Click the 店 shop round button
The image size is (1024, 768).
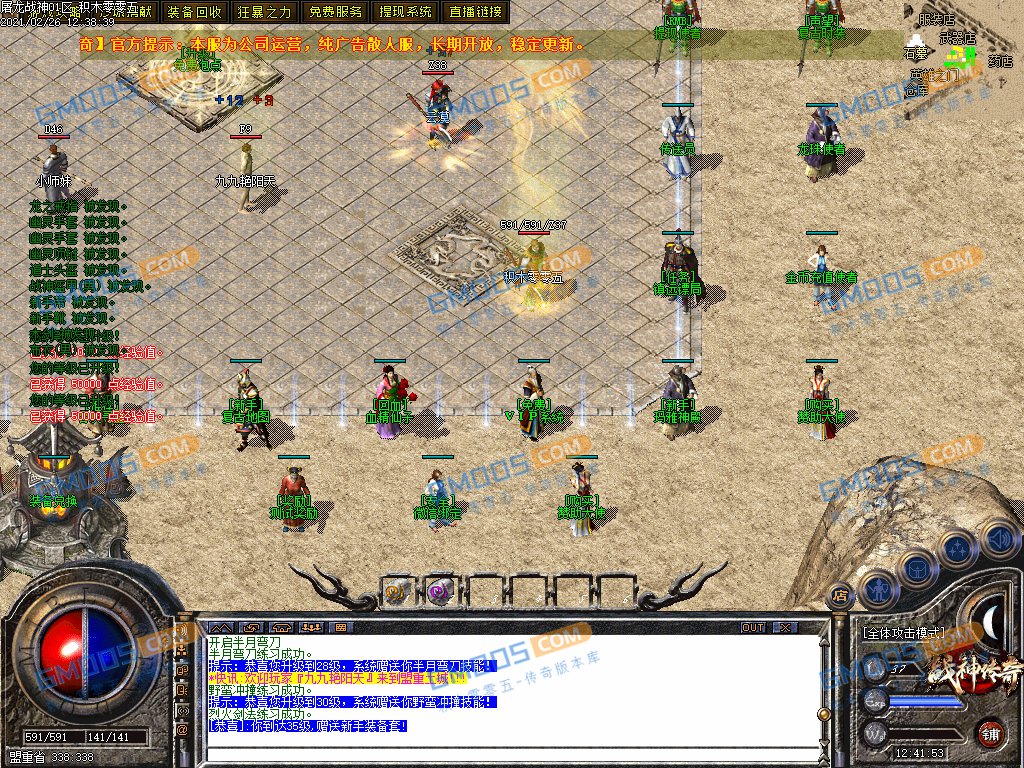[841, 594]
